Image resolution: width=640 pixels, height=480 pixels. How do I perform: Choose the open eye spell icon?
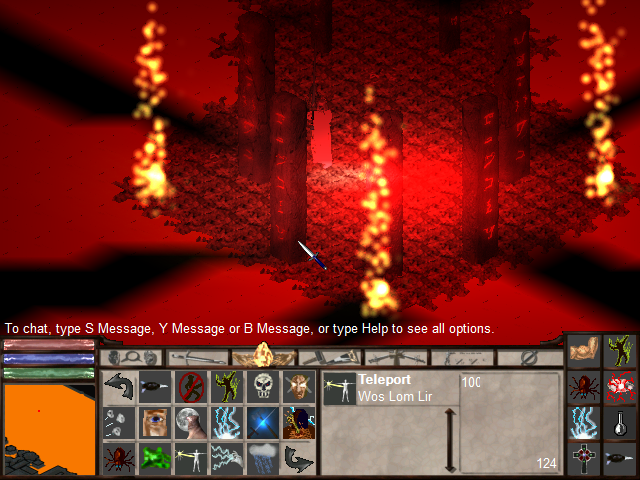pos(155,421)
